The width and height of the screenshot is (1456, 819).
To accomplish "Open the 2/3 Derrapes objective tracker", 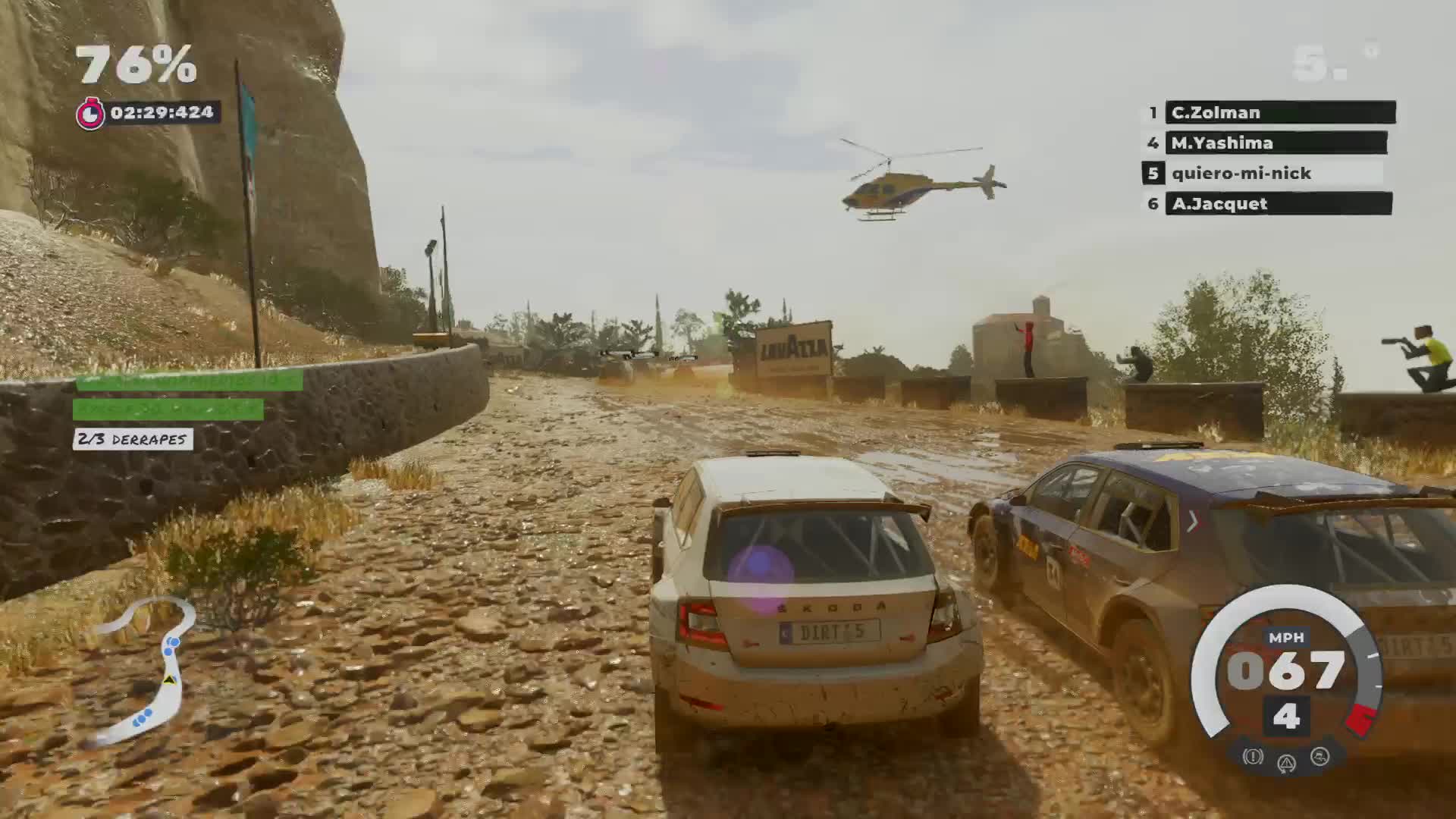I will coord(133,439).
